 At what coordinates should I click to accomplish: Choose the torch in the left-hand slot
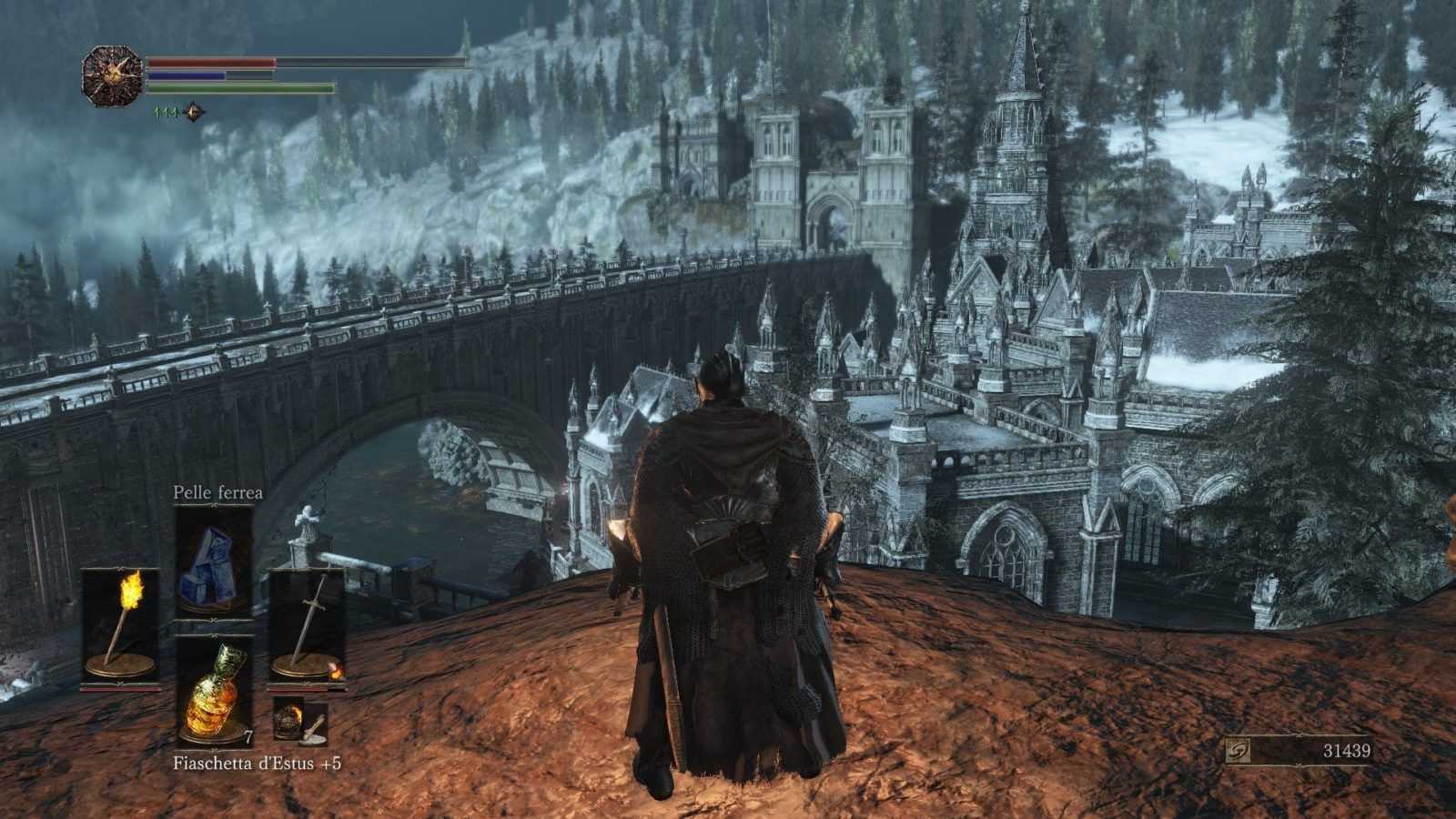[x=121, y=624]
